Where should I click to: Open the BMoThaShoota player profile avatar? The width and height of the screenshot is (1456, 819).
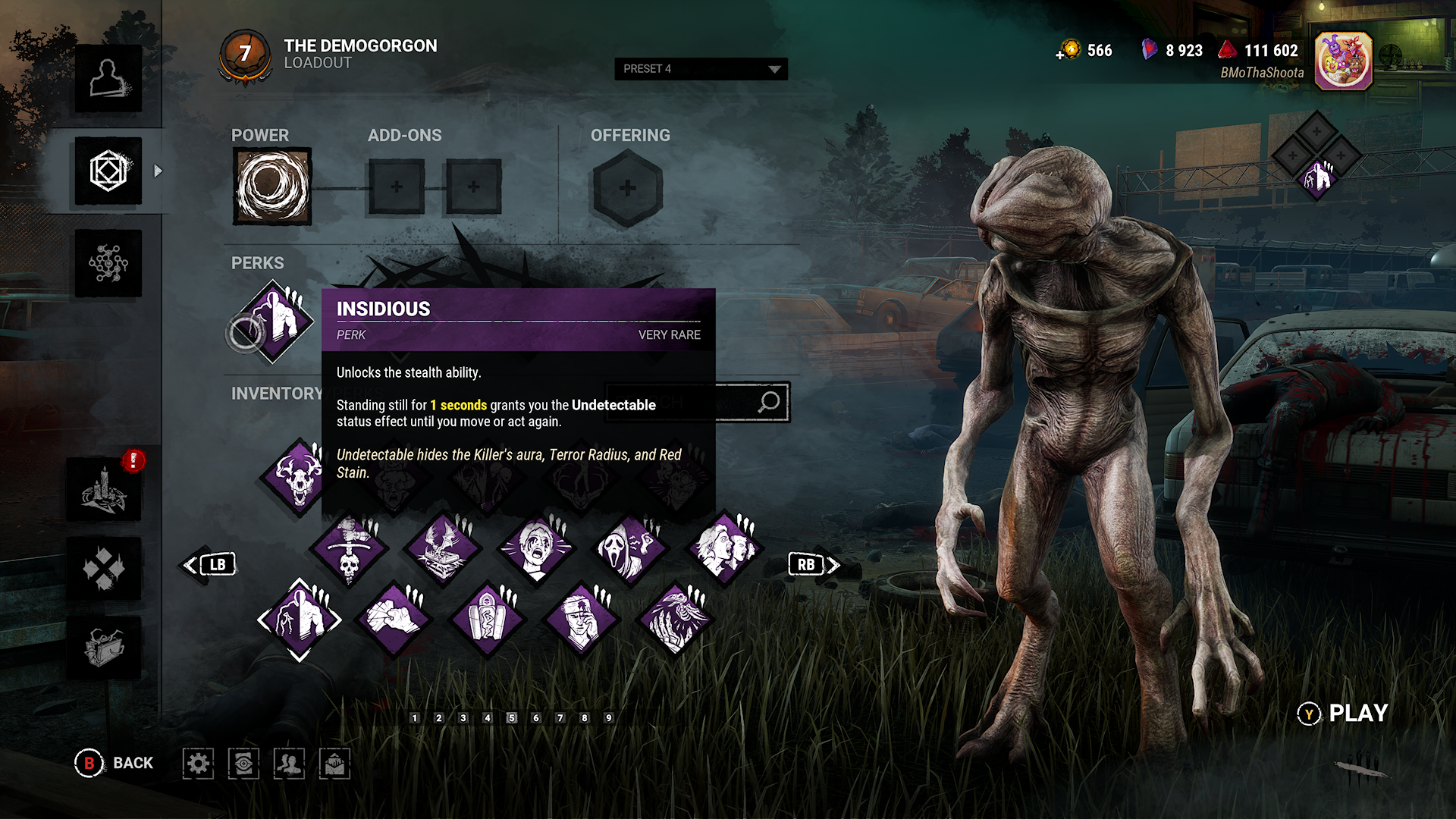coord(1343,61)
